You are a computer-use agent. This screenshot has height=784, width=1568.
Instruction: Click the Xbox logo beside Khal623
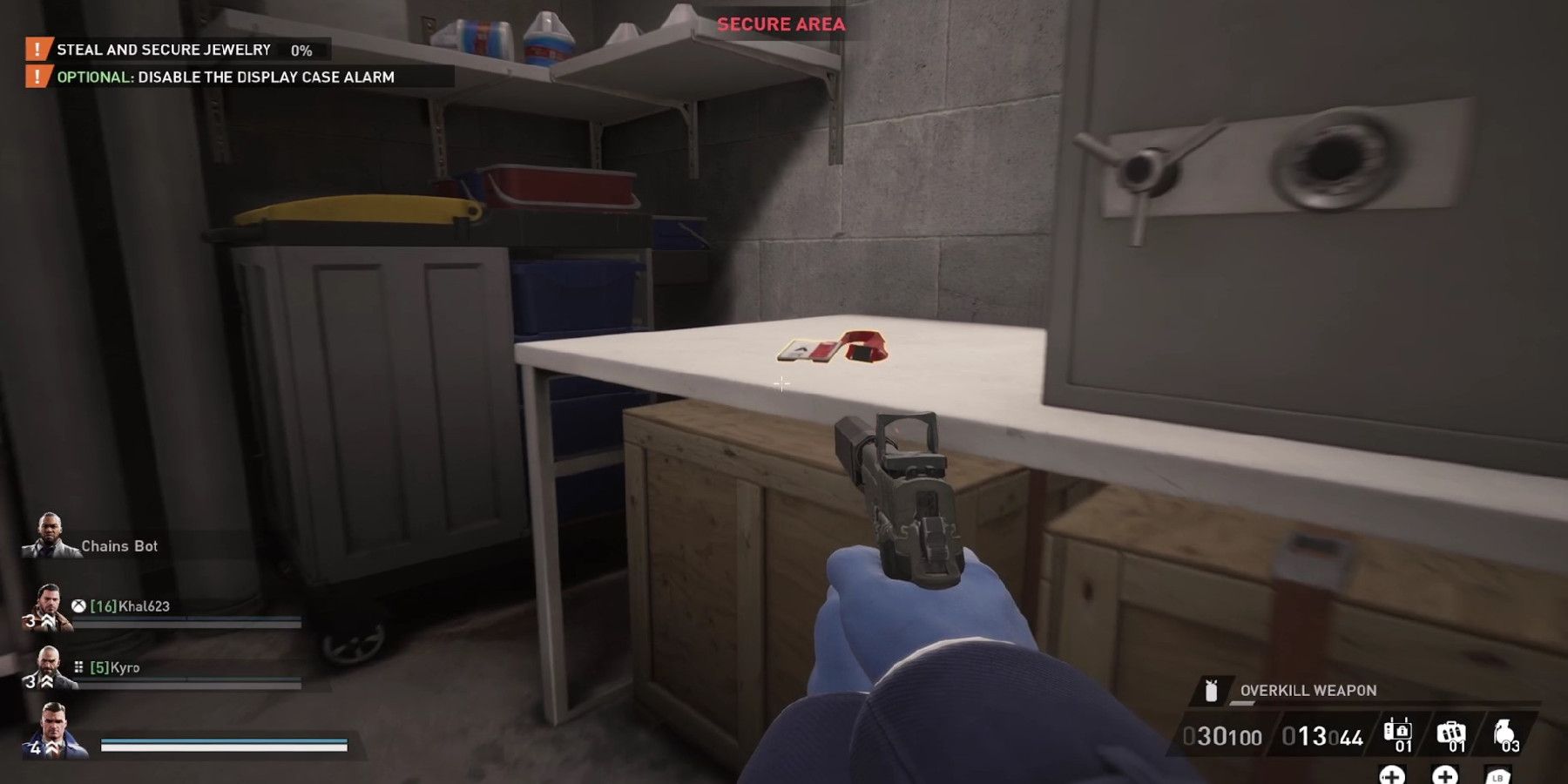pyautogui.click(x=77, y=607)
